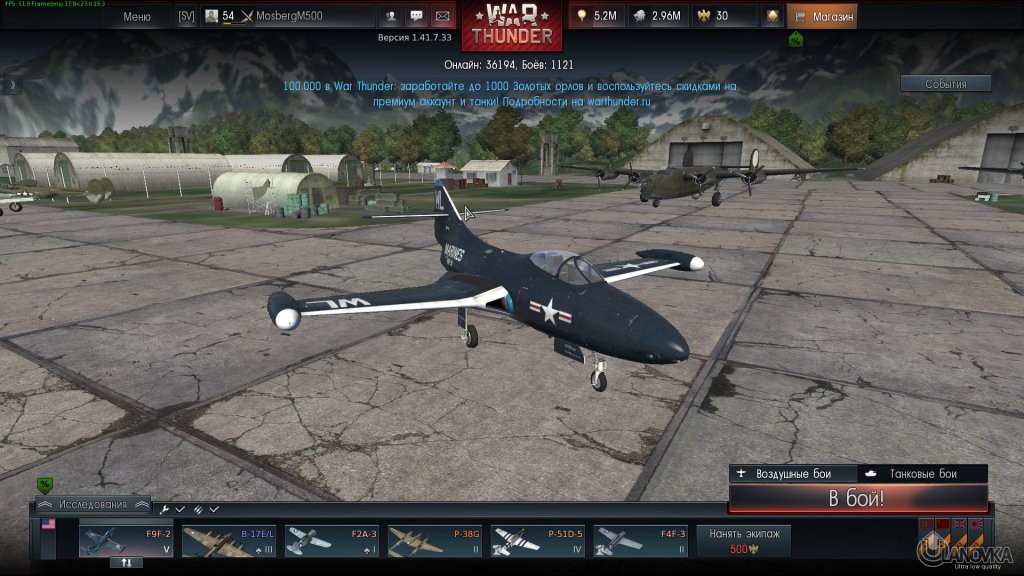Open the mail envelope icon
1024x576 pixels.
tap(441, 16)
